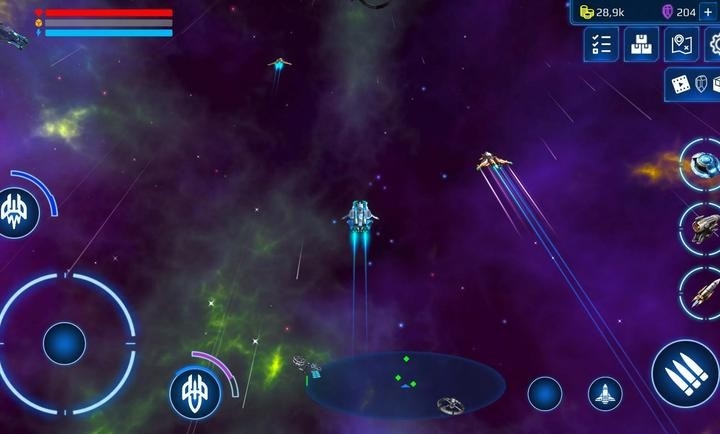Open the galaxy map with location pin
This screenshot has height=434, width=720.
tap(681, 44)
